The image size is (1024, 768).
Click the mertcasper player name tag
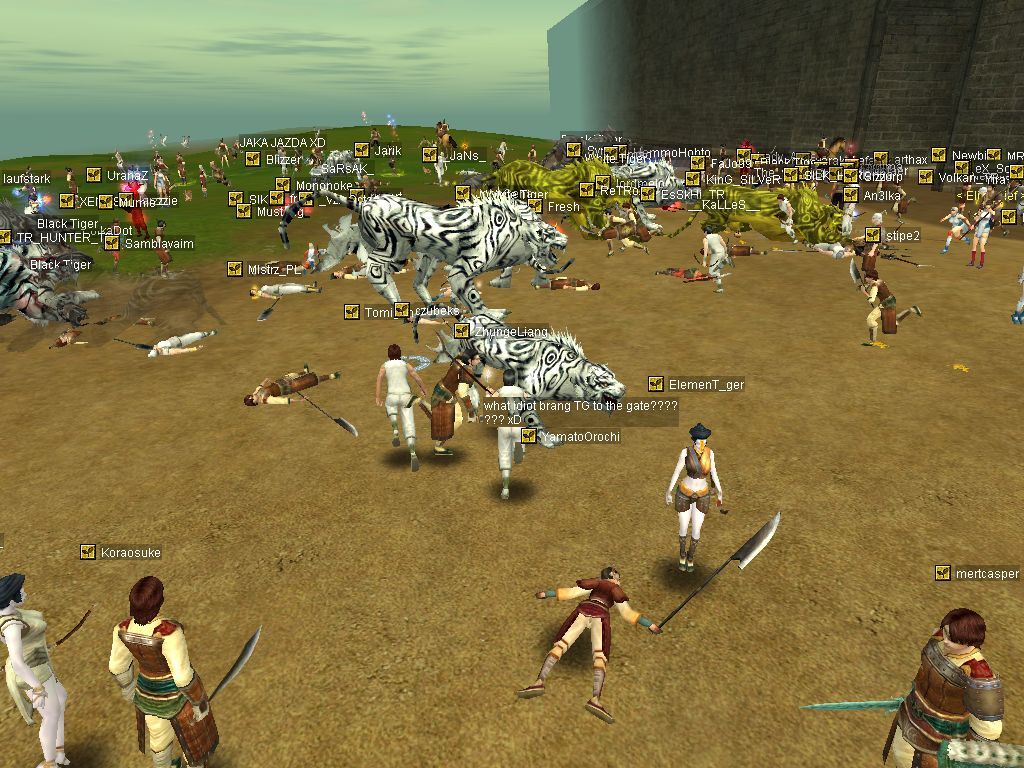pos(986,574)
